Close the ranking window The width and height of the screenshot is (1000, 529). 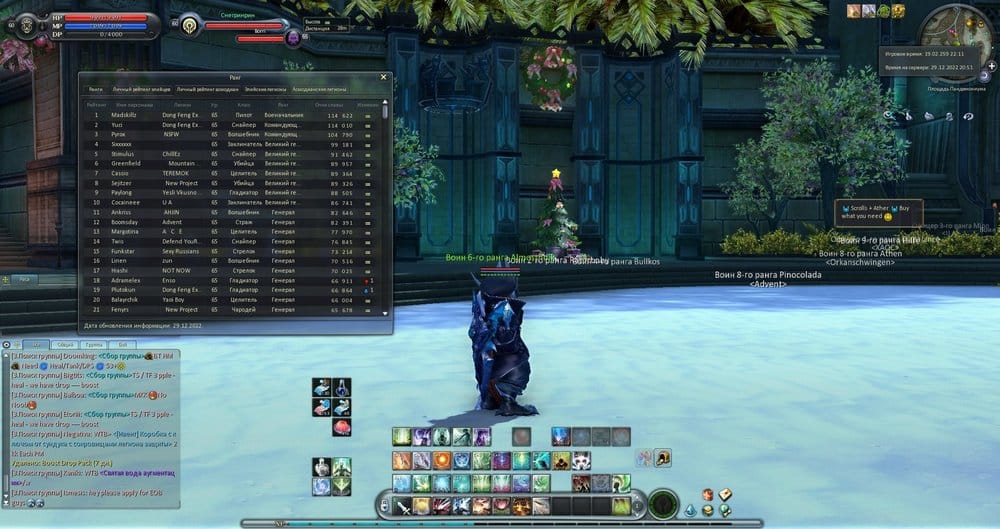tap(384, 76)
